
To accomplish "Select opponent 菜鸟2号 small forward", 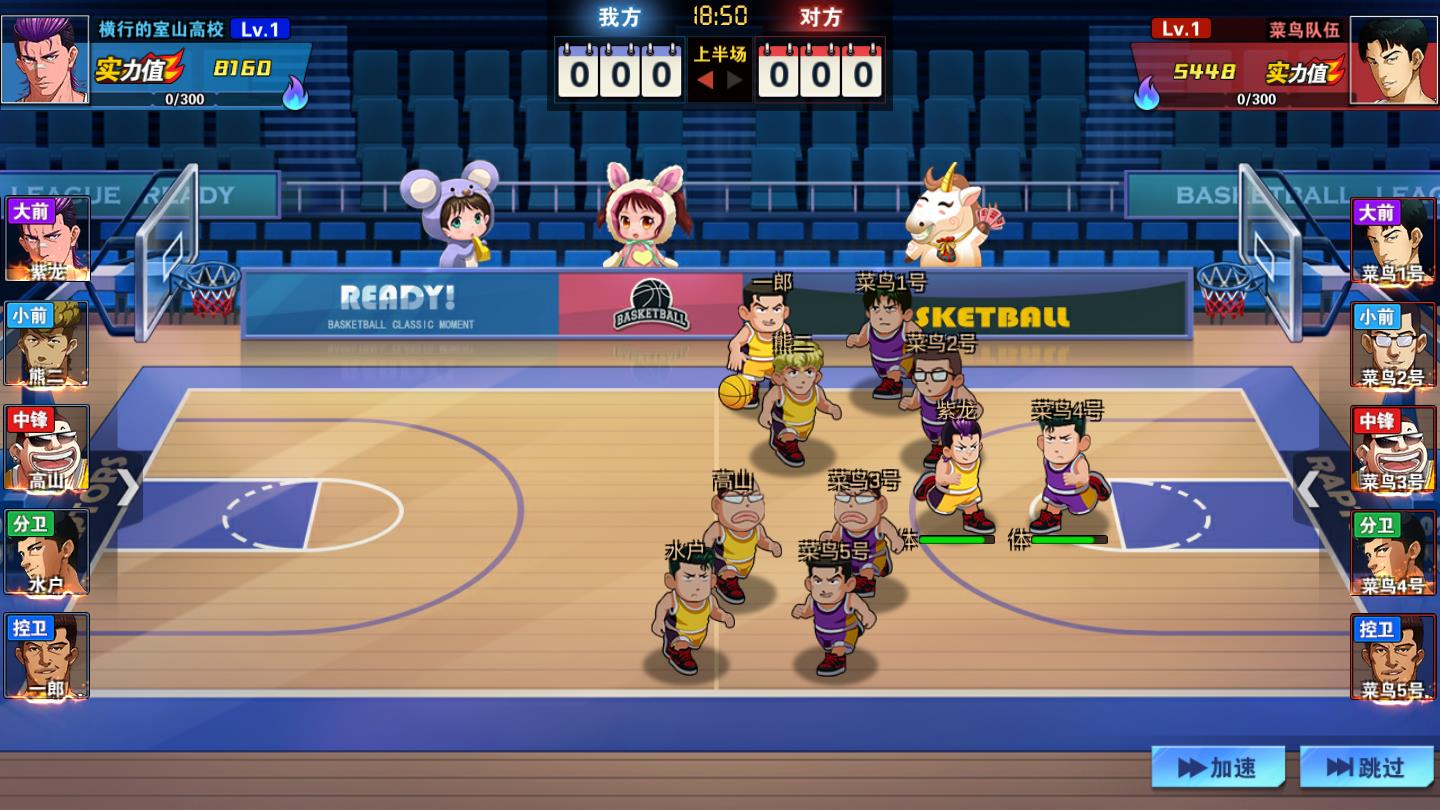I will coord(1393,344).
